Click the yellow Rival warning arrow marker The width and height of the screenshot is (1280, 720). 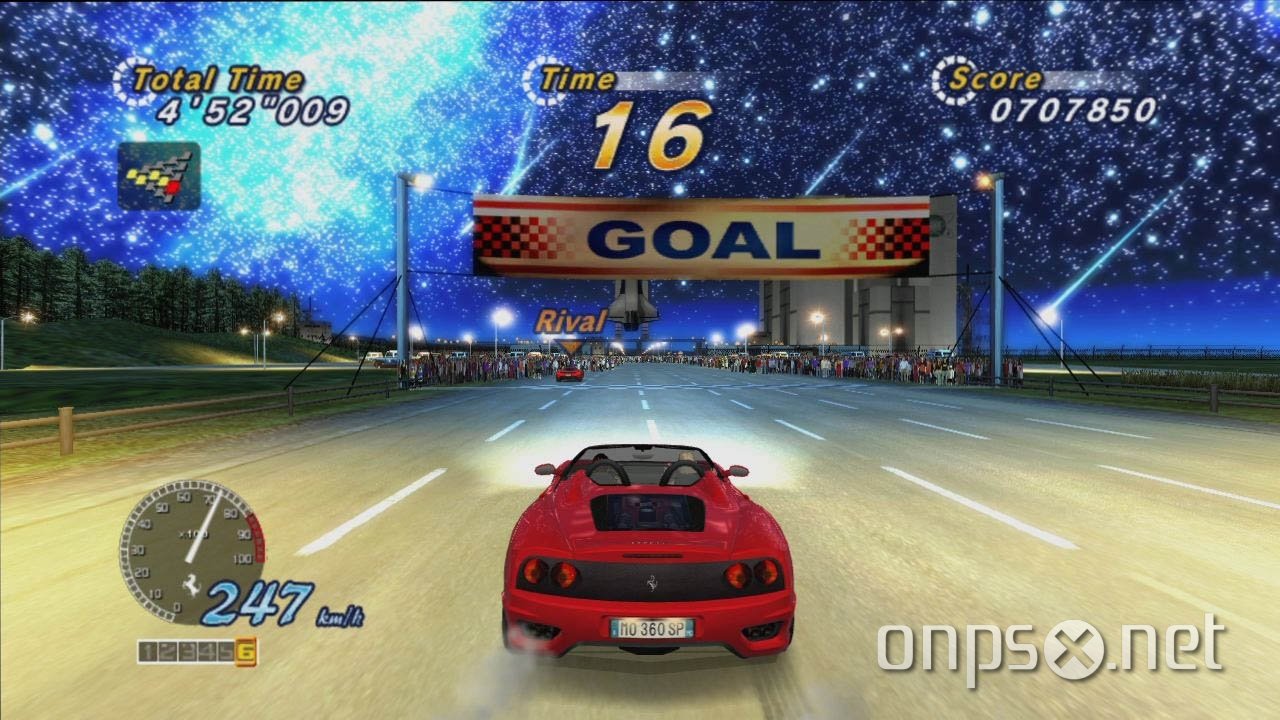click(571, 346)
